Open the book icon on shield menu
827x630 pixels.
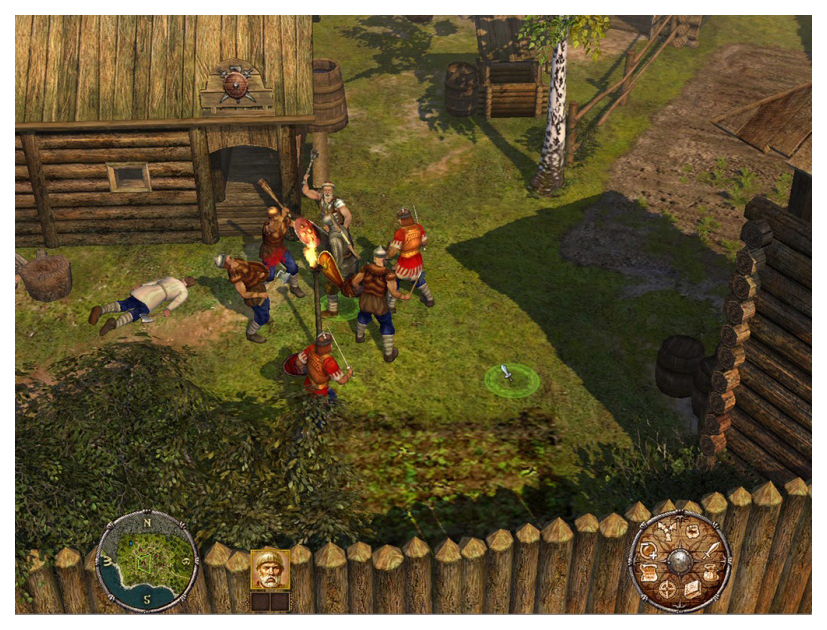tap(693, 589)
